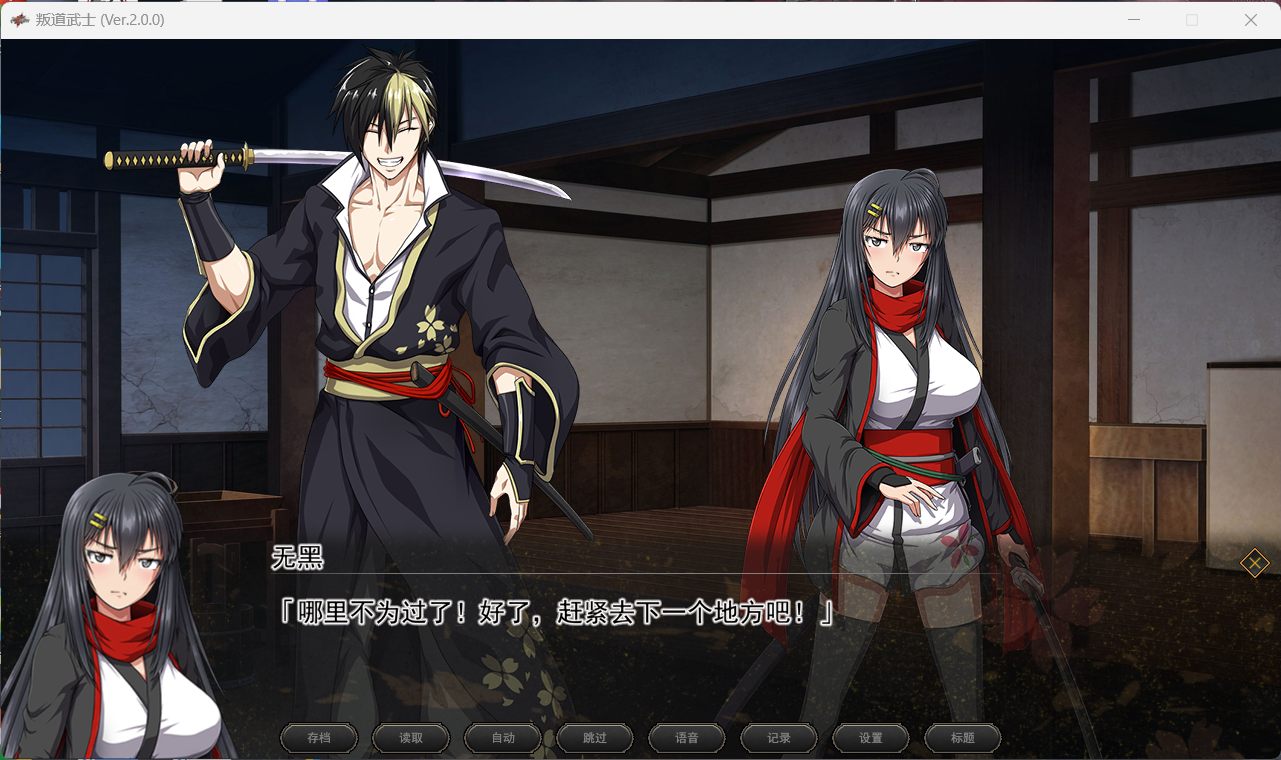Open voice settings via 语音 button

click(686, 738)
